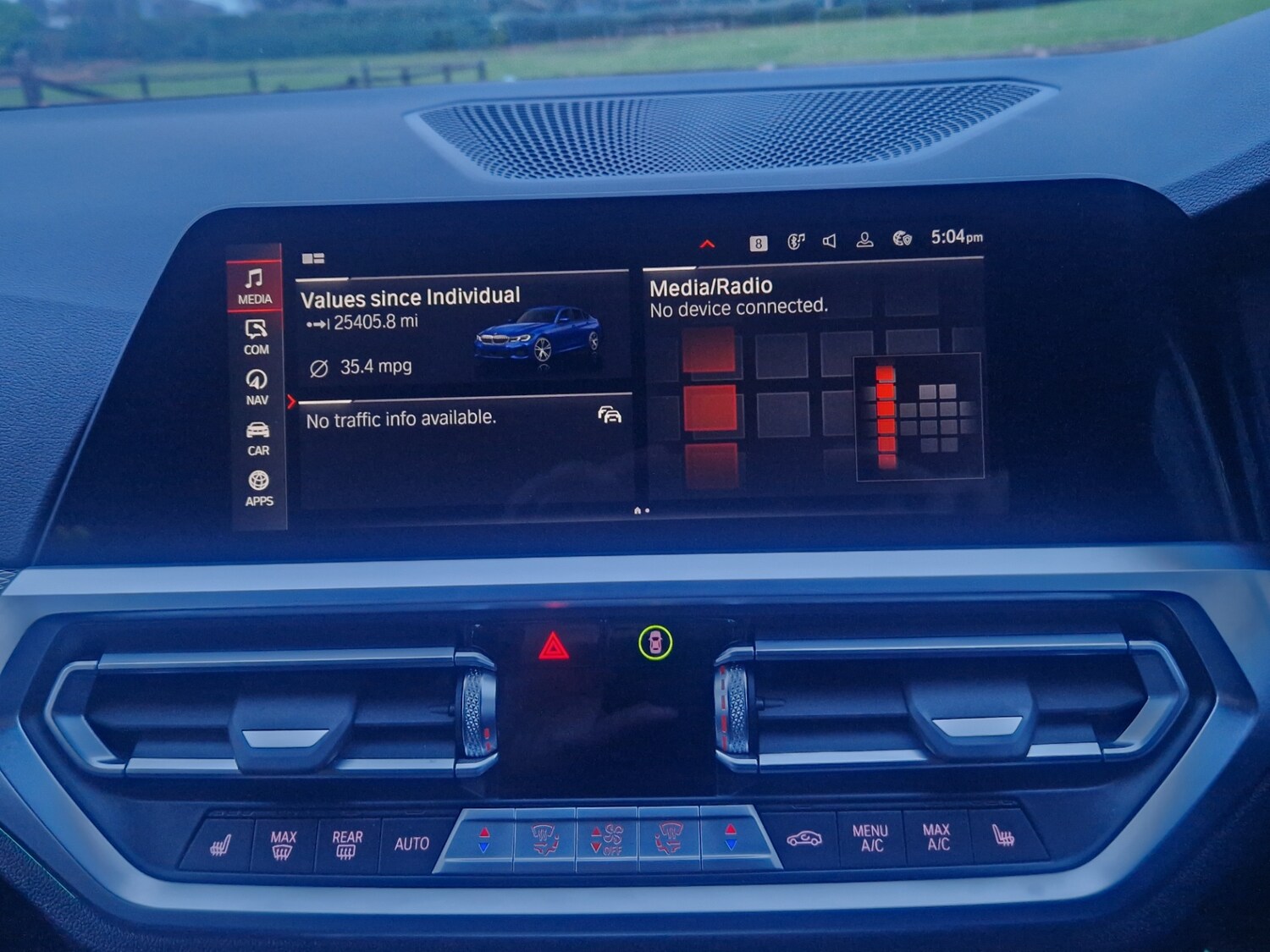This screenshot has width=1270, height=952.
Task: Tap the traffic cars icon
Action: (610, 415)
